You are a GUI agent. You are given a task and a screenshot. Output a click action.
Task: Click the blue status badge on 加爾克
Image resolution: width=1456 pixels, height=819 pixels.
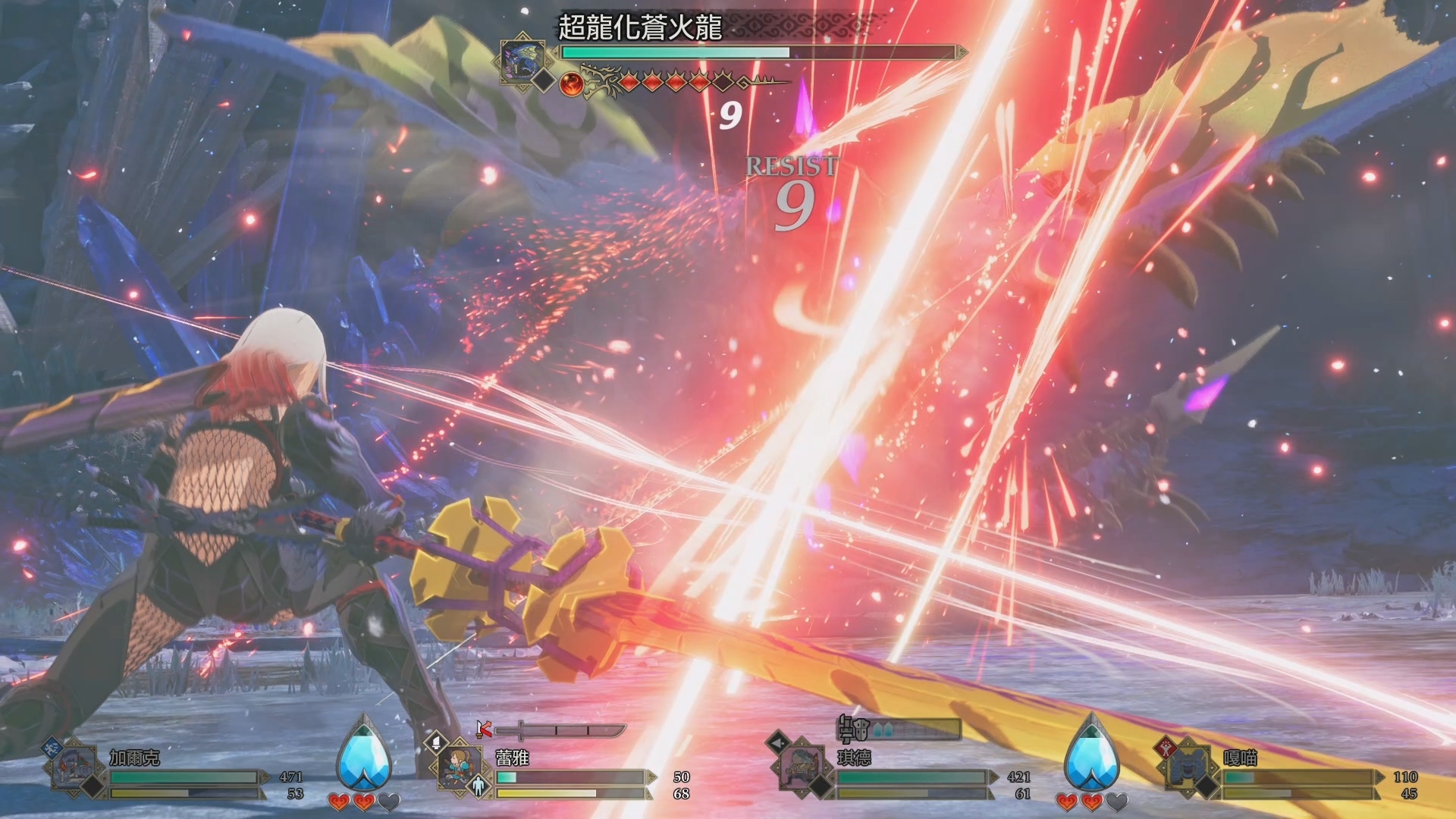point(52,747)
